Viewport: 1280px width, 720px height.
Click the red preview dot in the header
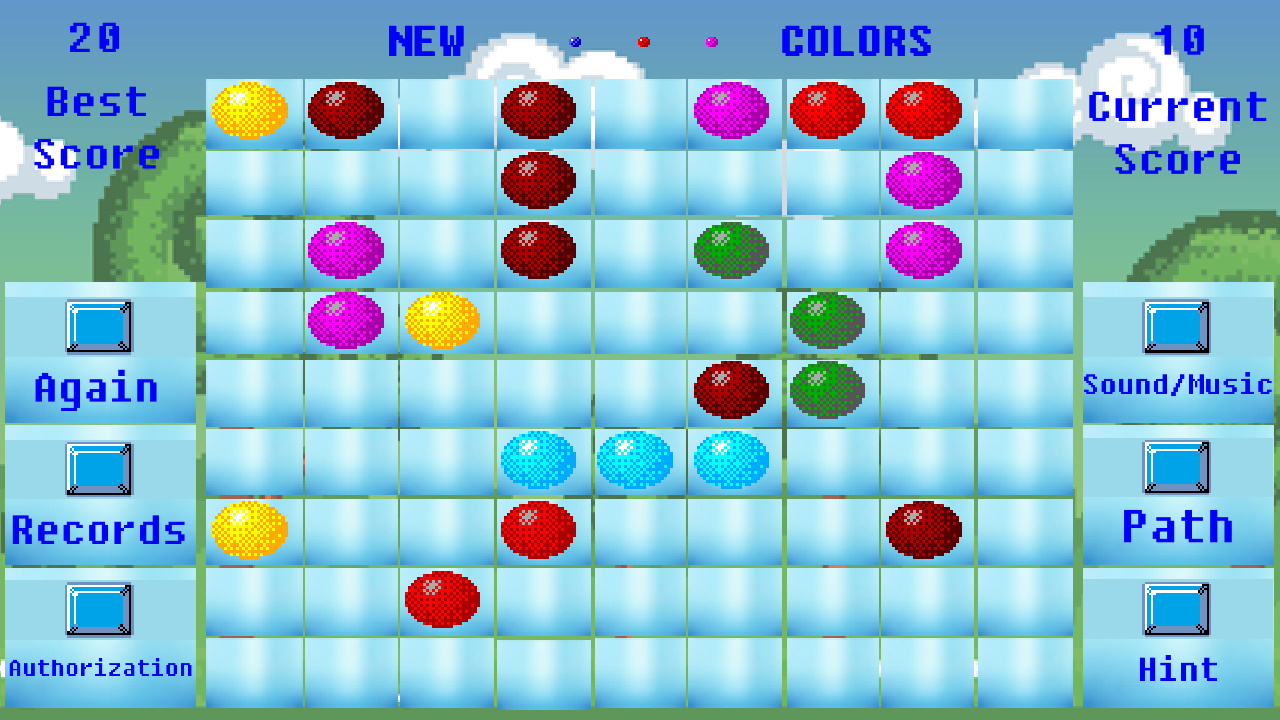645,41
